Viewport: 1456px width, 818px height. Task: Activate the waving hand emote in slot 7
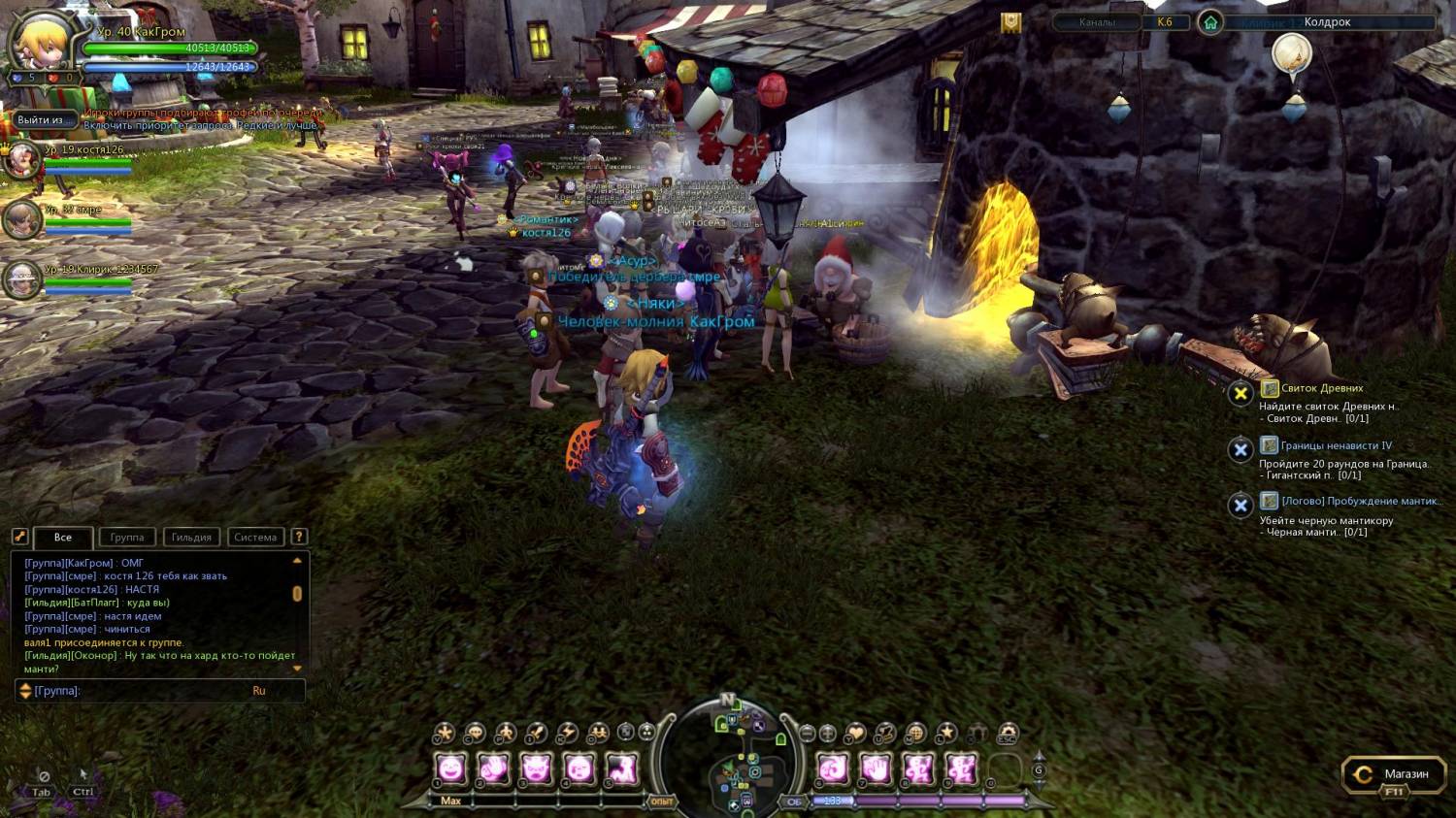point(876,769)
